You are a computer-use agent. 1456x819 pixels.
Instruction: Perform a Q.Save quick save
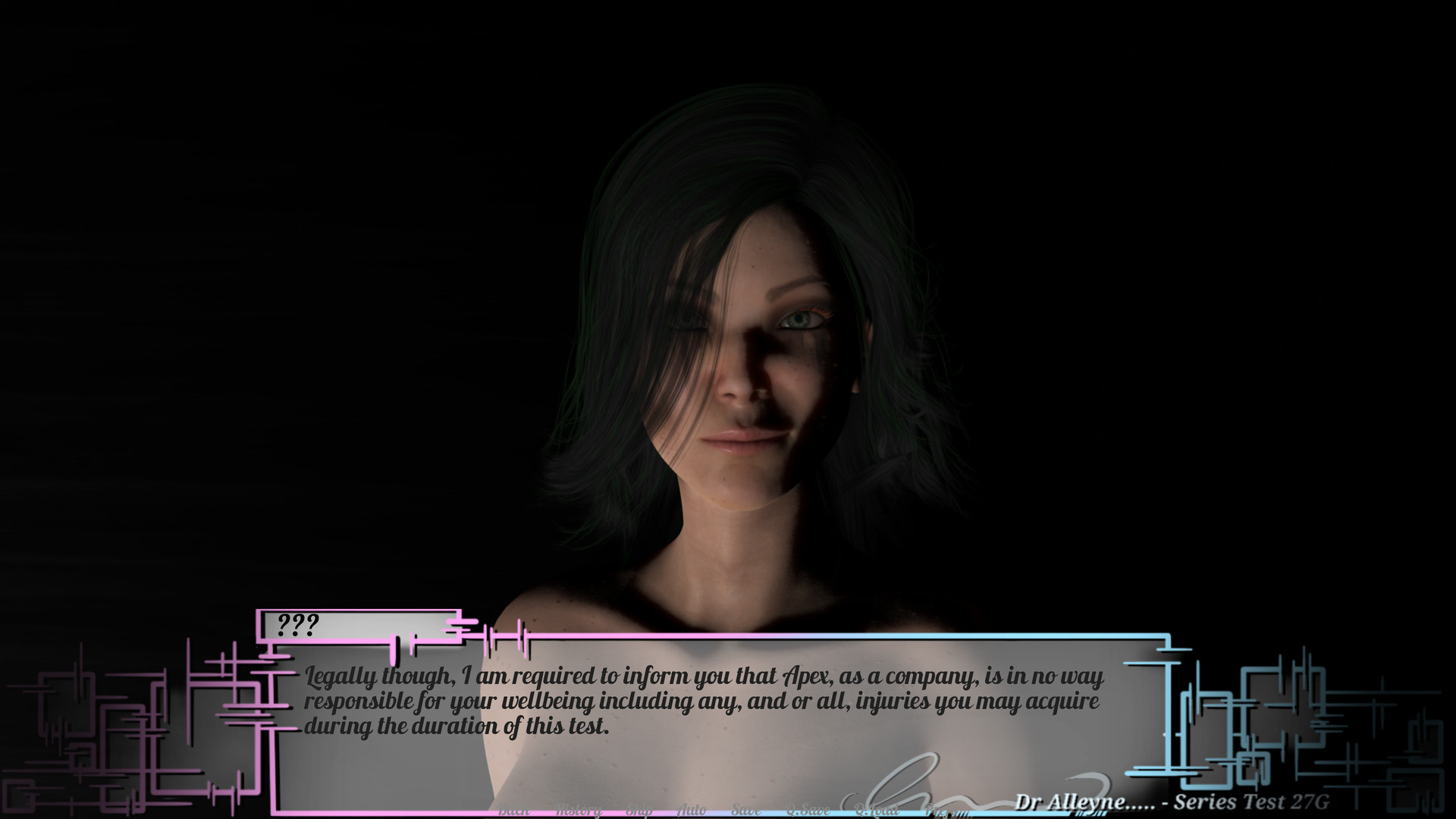pyautogui.click(x=808, y=808)
